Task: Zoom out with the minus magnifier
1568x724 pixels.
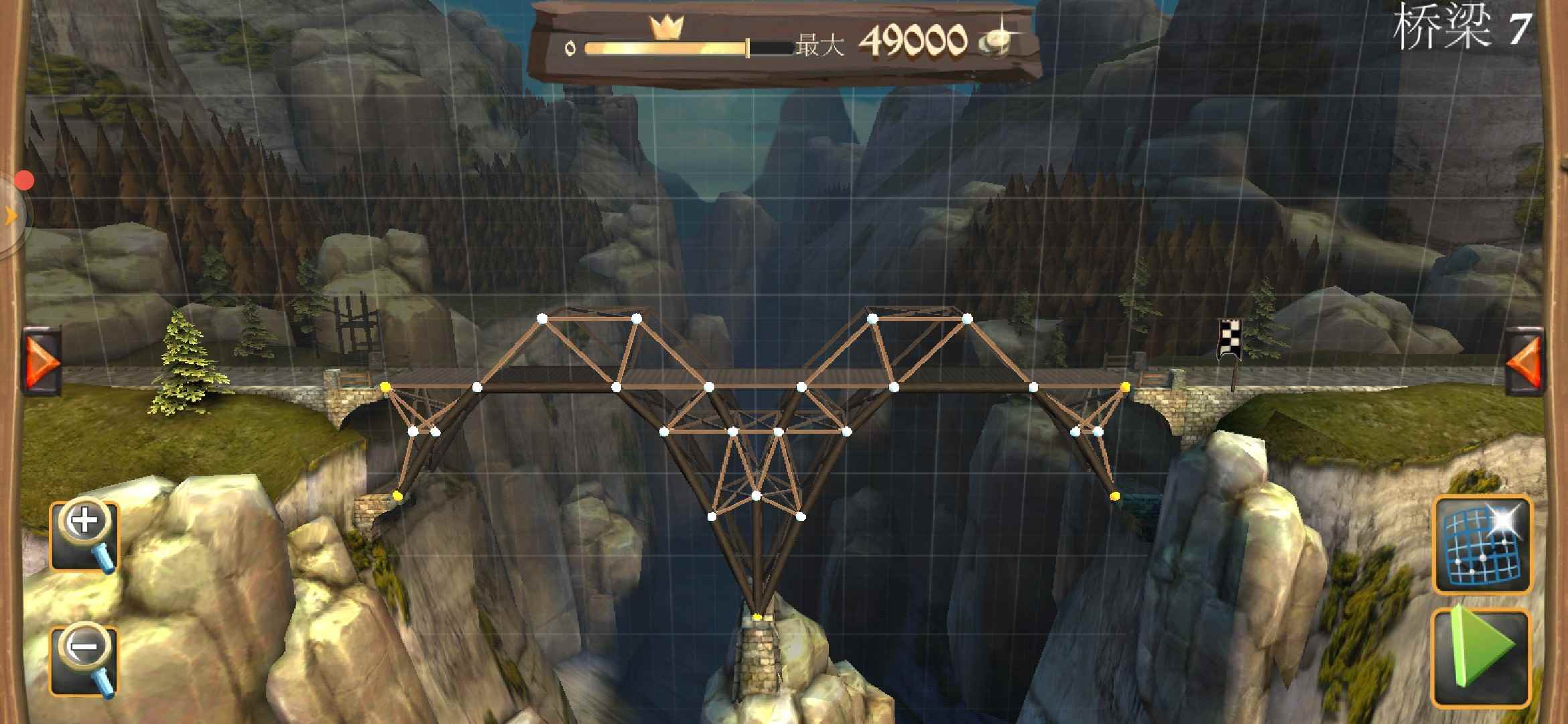Action: [84, 661]
